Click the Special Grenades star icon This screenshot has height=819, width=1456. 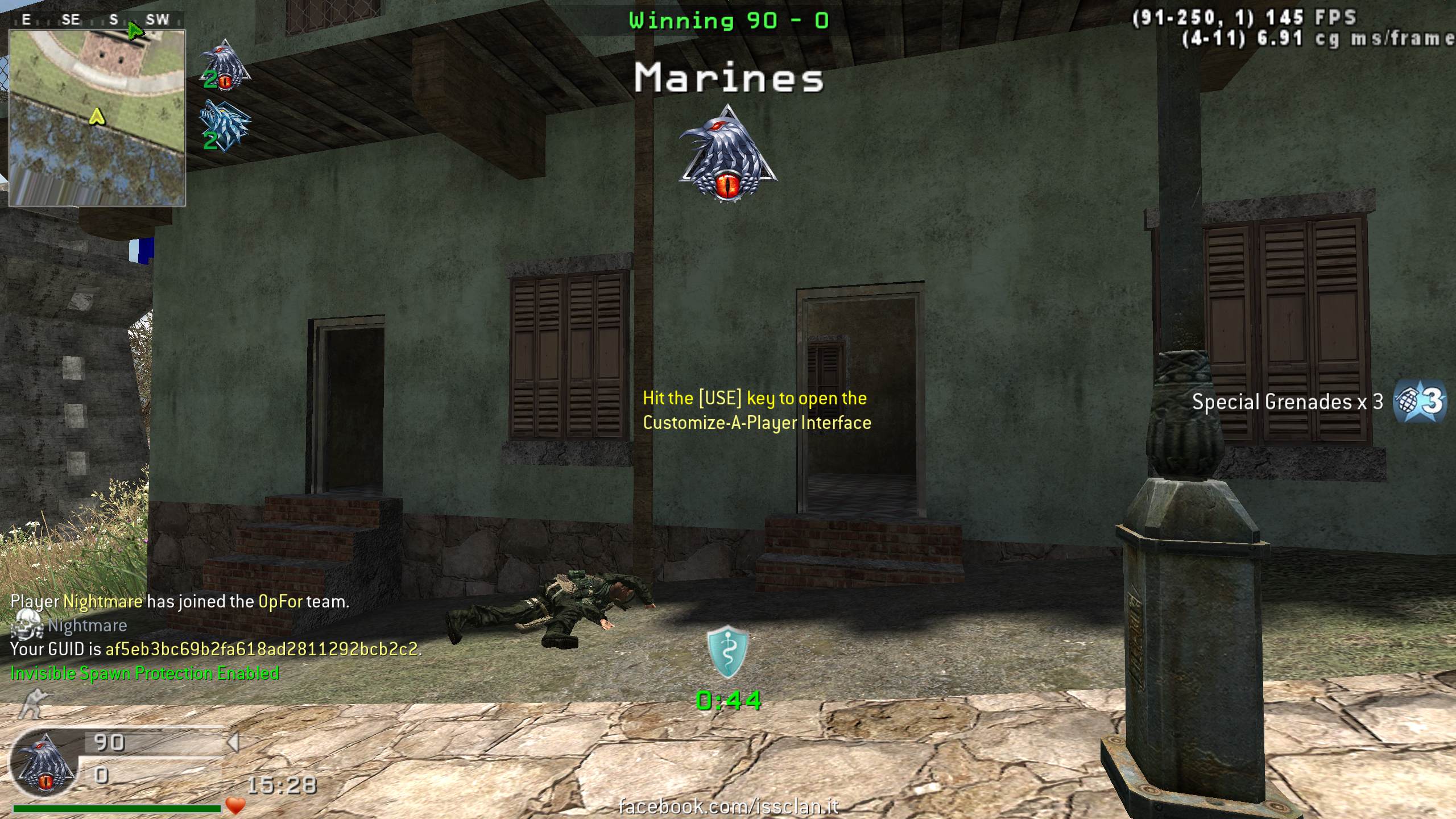coord(1420,402)
